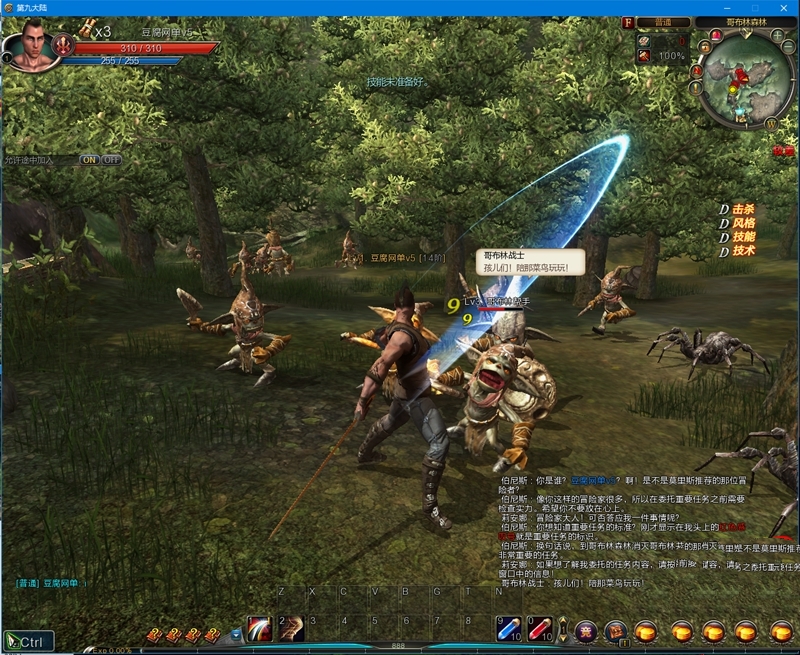
Task: Close the game window
Action: click(x=785, y=7)
